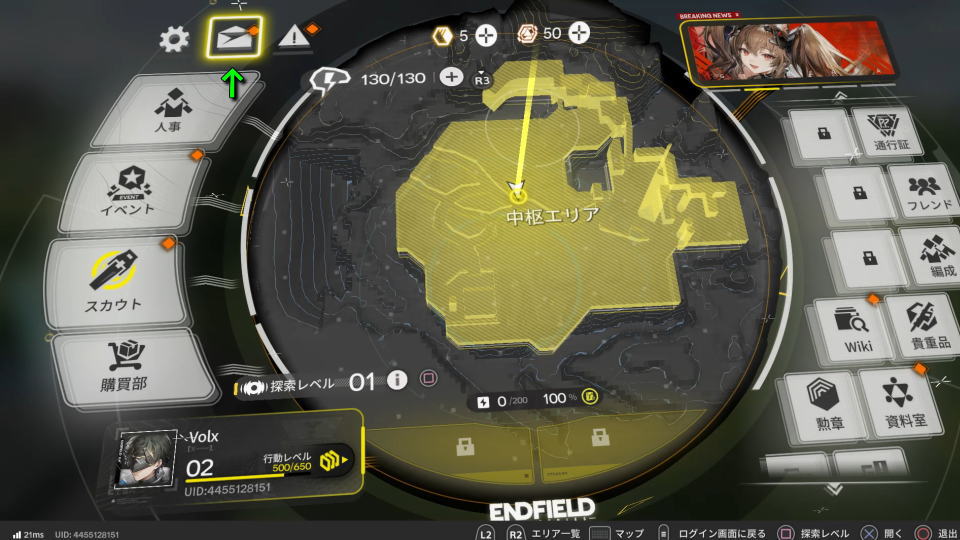The width and height of the screenshot is (960, 540).
Task: Open the warning triangle notices
Action: 295,37
